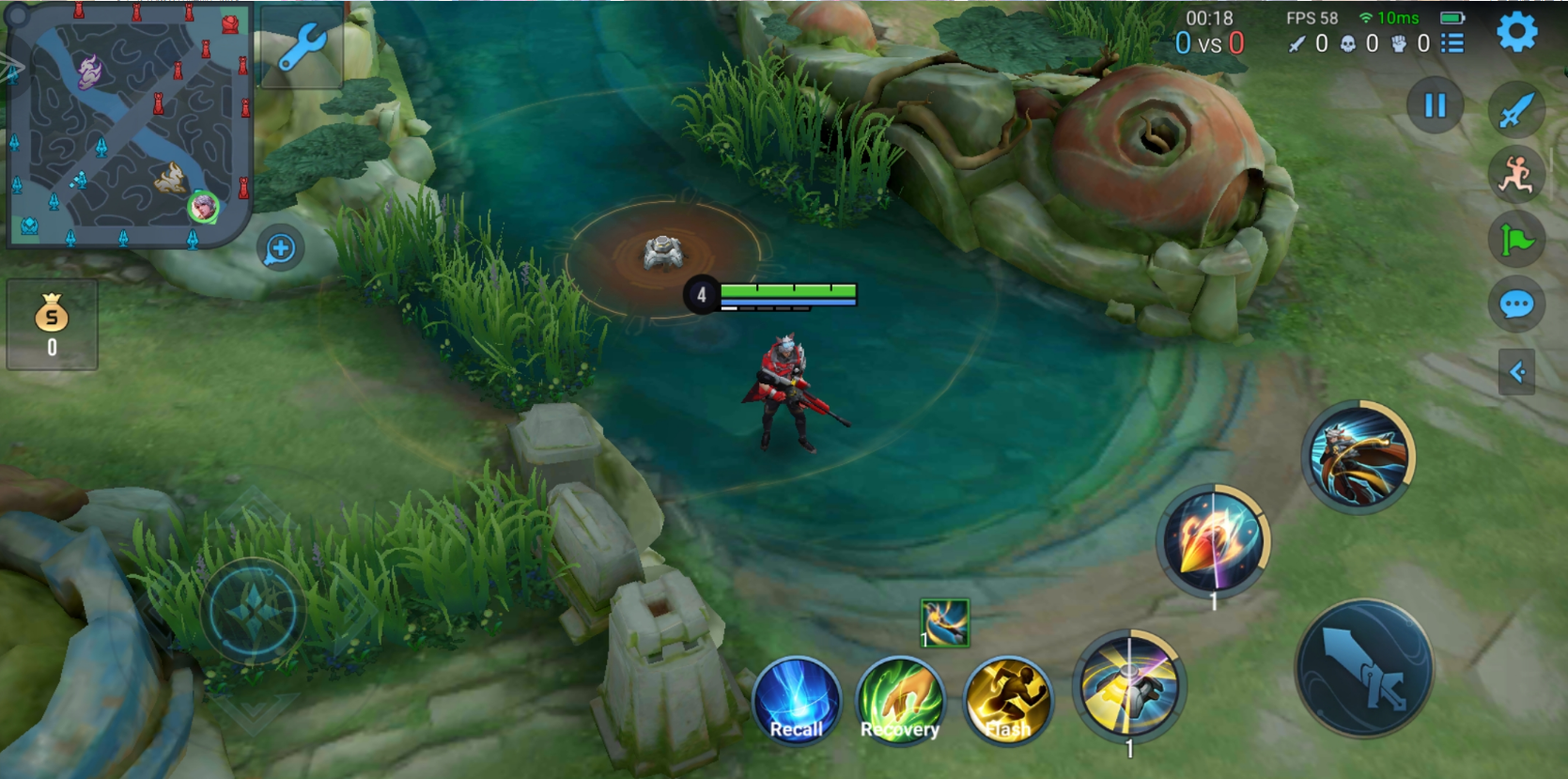Use the green blade equipment item
Screen dimensions: 1568x779
tap(944, 623)
